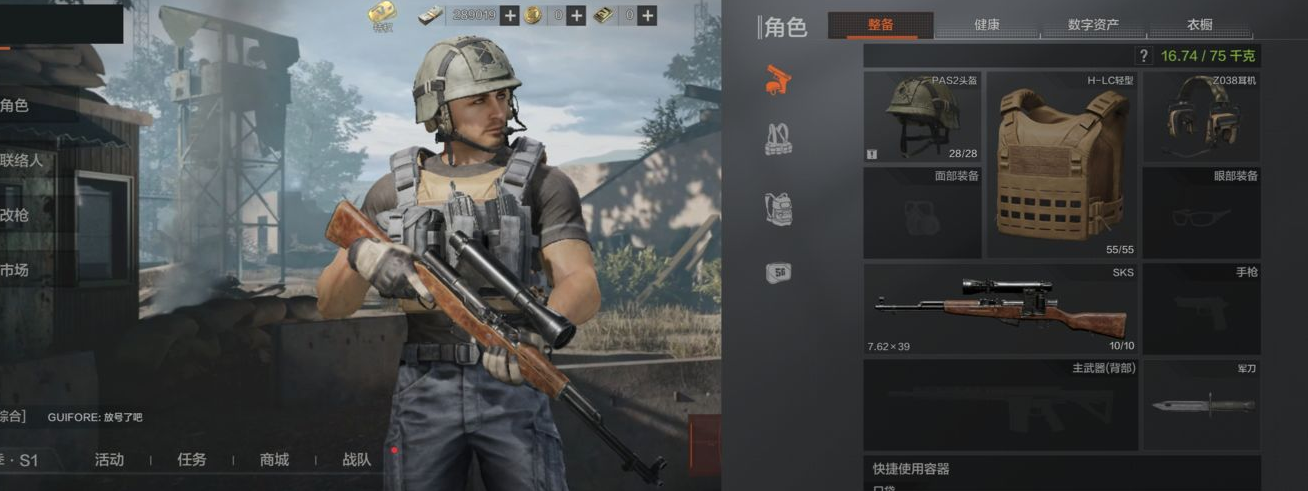1308x491 pixels.
Task: Open the 战队 team page
Action: click(356, 460)
